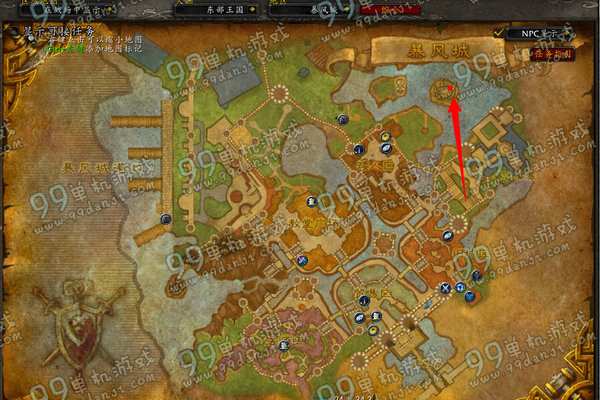The width and height of the screenshot is (600, 400).
Task: Select the red dot marker at the arrow tip
Action: click(x=451, y=87)
